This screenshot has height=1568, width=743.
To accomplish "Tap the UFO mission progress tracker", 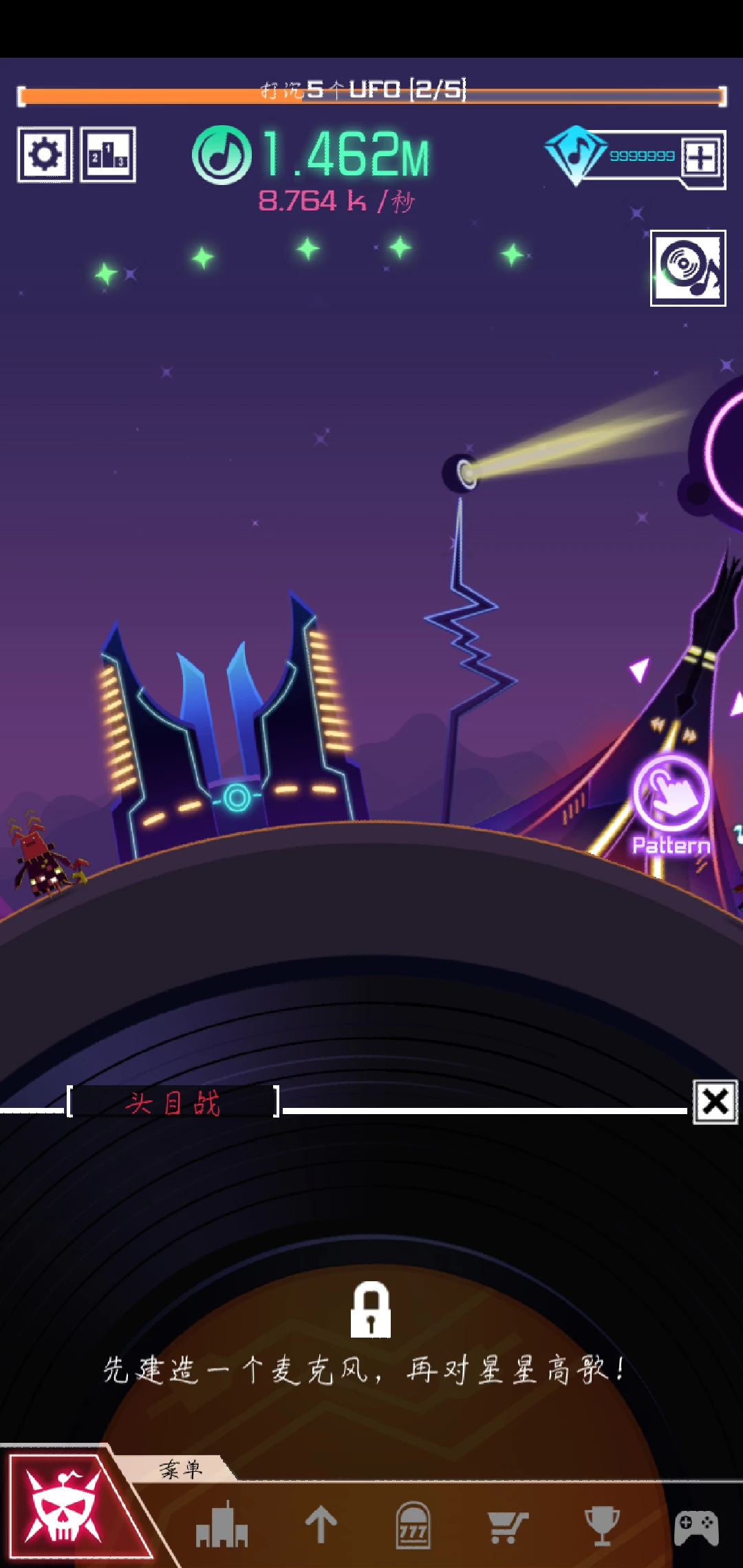I will pyautogui.click(x=371, y=94).
